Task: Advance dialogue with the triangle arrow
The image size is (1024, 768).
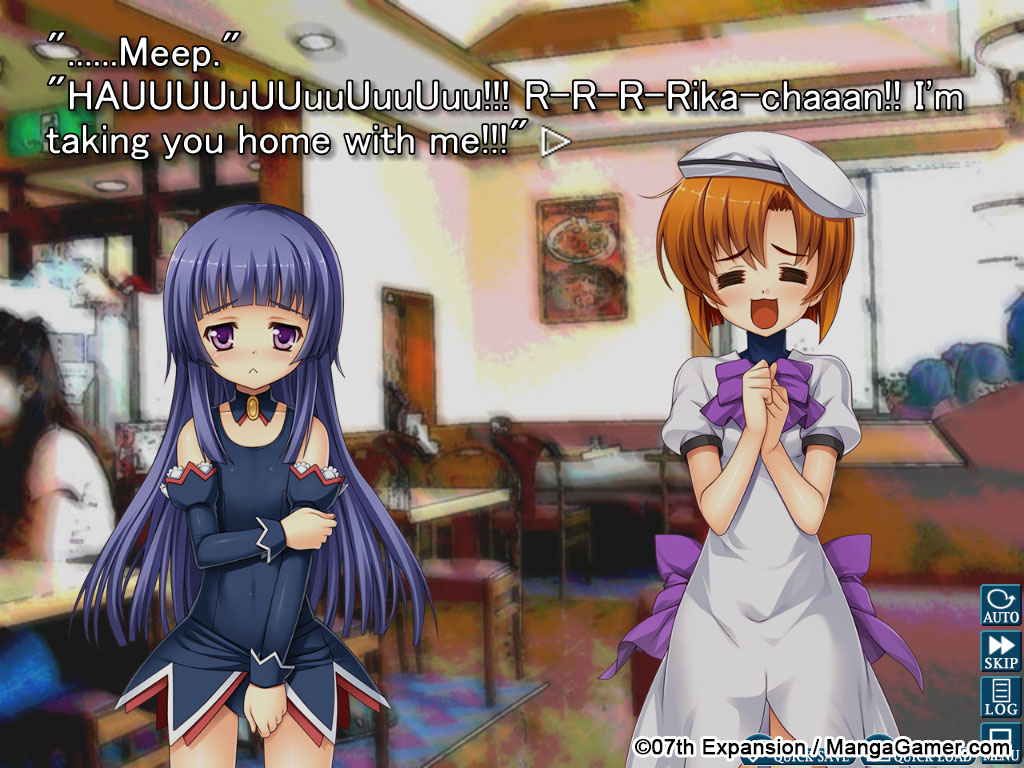Action: tap(555, 143)
